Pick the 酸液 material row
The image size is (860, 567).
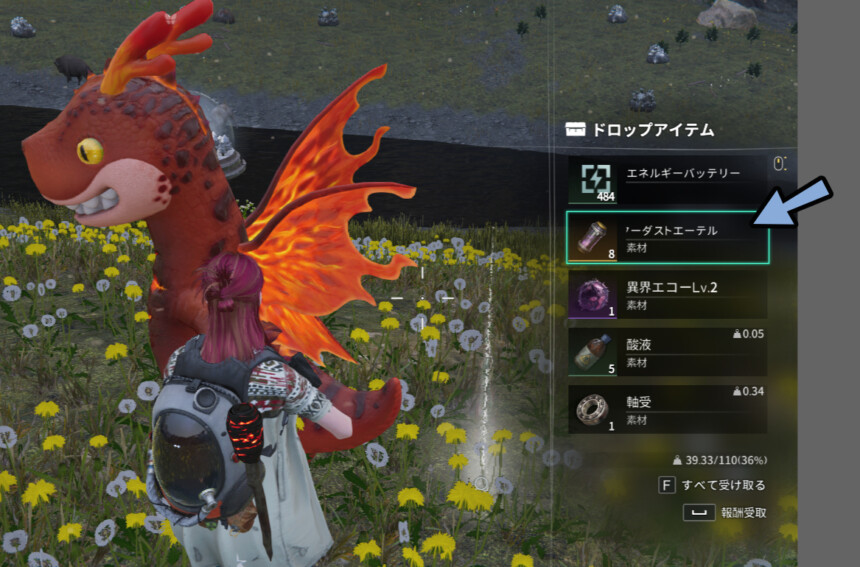point(667,352)
